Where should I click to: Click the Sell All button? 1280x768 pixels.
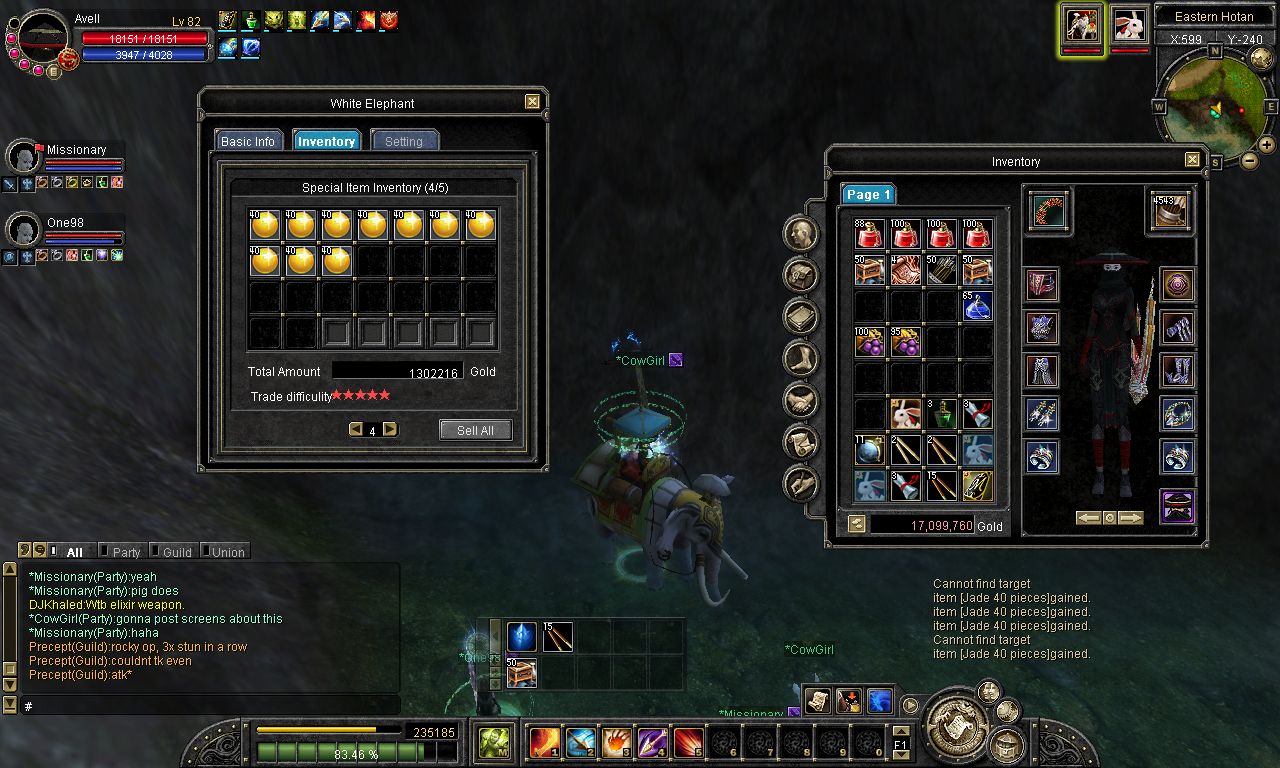point(475,430)
